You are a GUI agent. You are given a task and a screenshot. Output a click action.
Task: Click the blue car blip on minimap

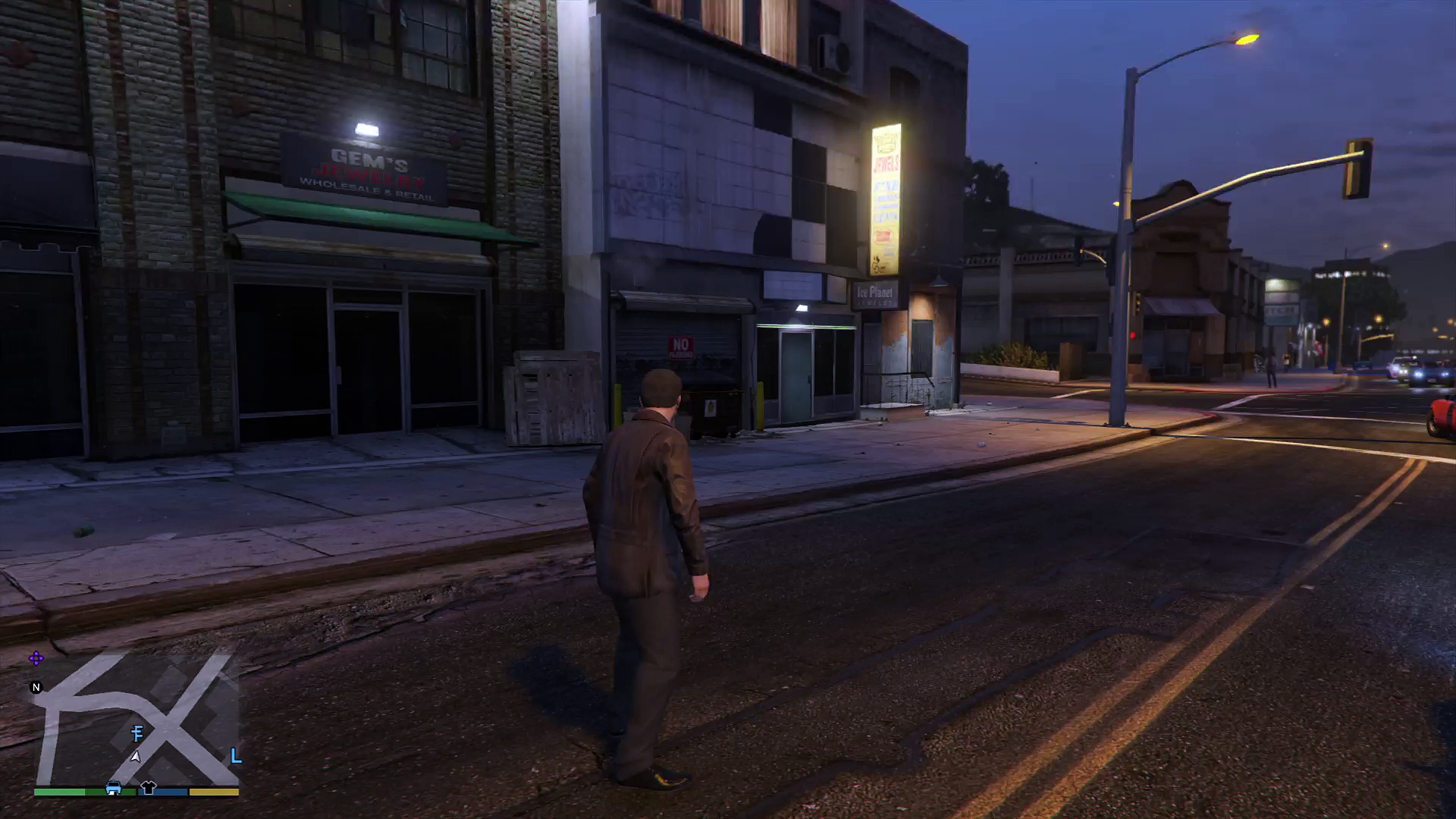[114, 788]
